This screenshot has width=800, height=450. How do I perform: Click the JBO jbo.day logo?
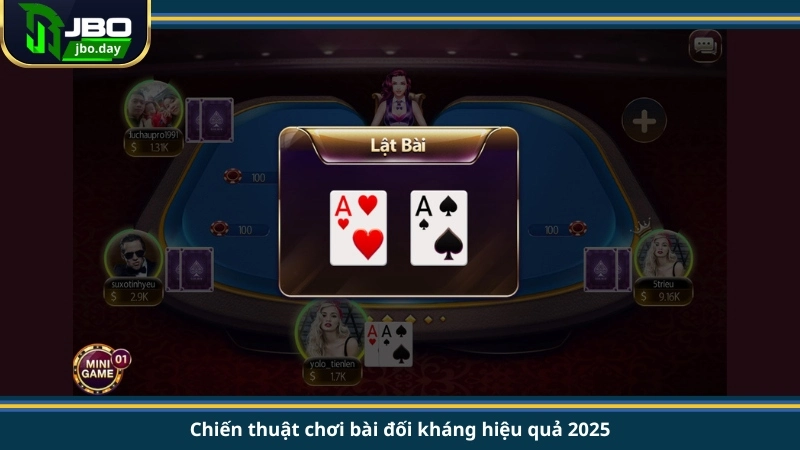tap(75, 32)
